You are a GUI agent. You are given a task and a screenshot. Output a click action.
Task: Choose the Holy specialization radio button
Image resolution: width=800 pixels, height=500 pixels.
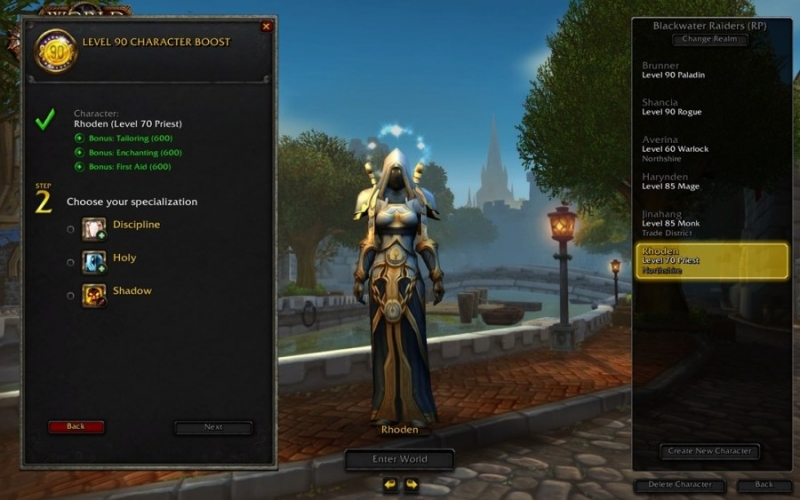click(x=70, y=262)
